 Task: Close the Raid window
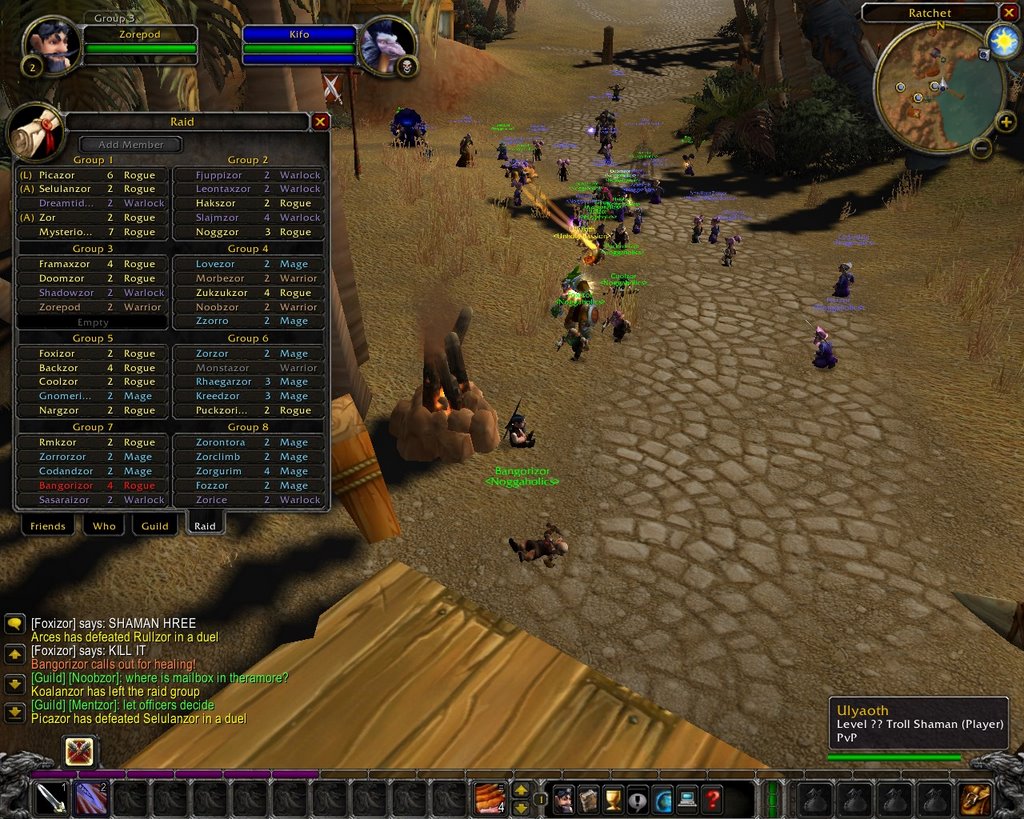tap(320, 121)
